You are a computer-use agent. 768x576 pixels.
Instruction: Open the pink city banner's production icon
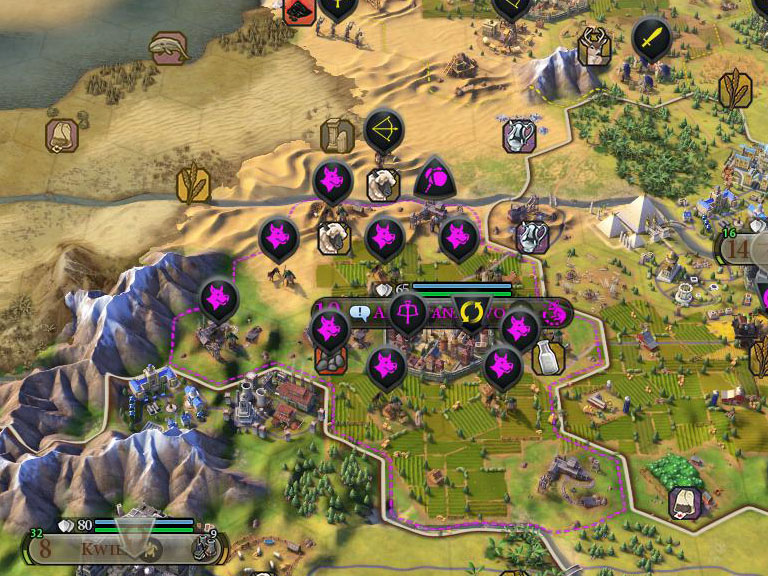pos(555,314)
